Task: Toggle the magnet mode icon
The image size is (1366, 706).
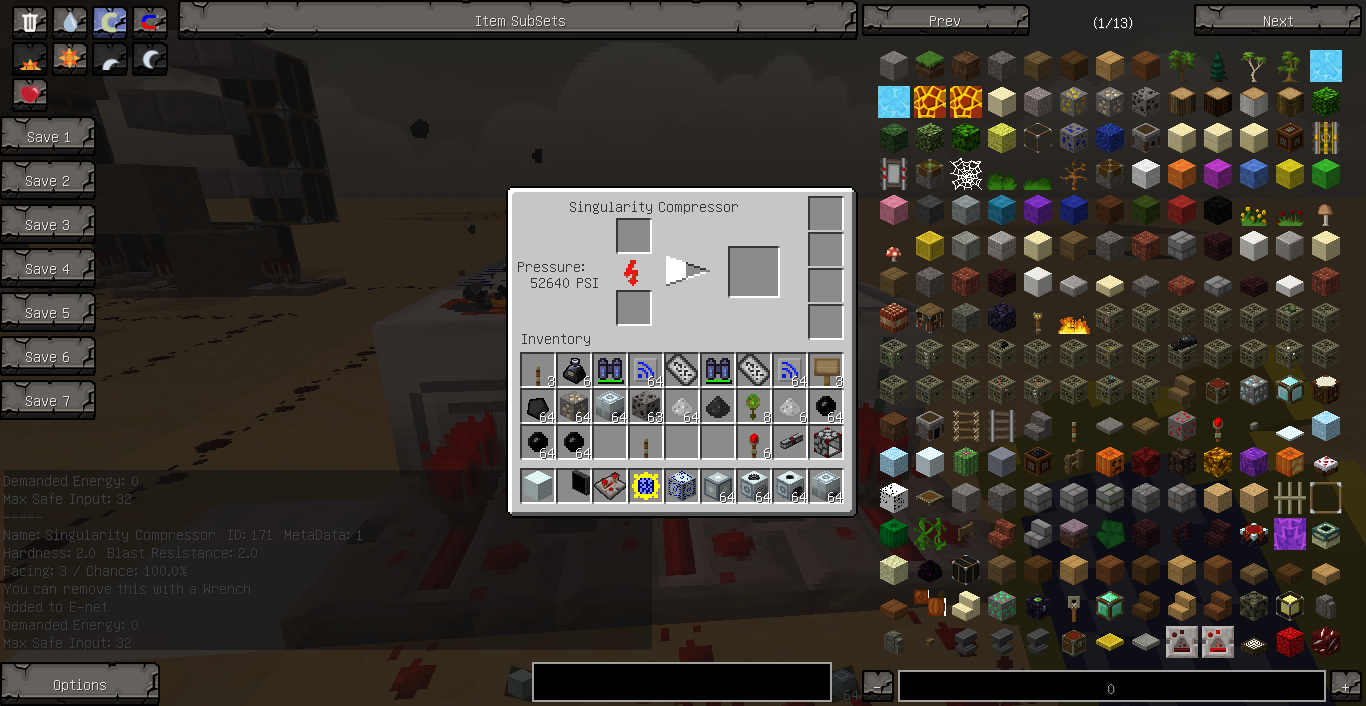Action: (x=150, y=22)
